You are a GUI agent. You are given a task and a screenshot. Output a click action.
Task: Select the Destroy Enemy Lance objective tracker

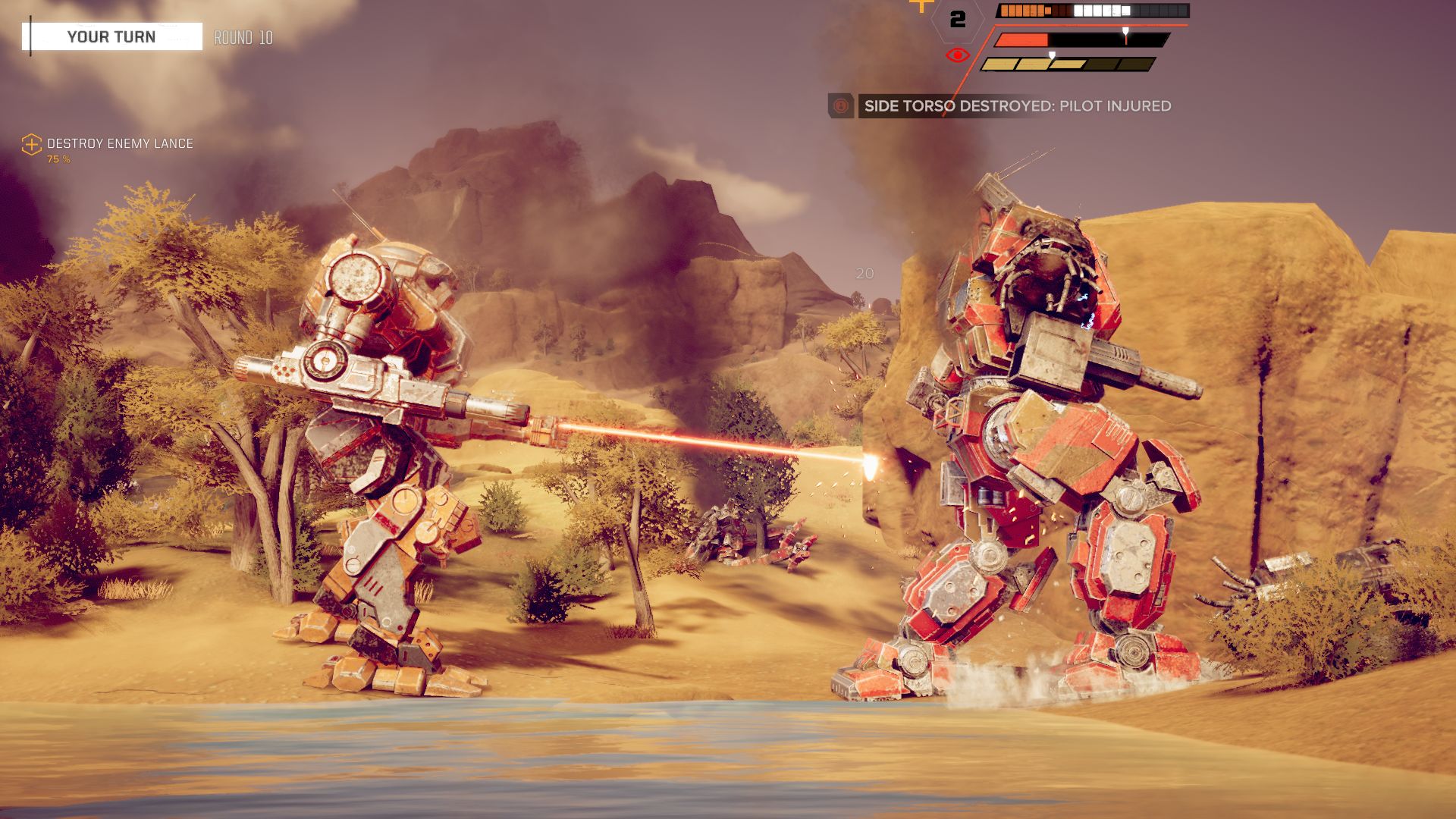[119, 144]
